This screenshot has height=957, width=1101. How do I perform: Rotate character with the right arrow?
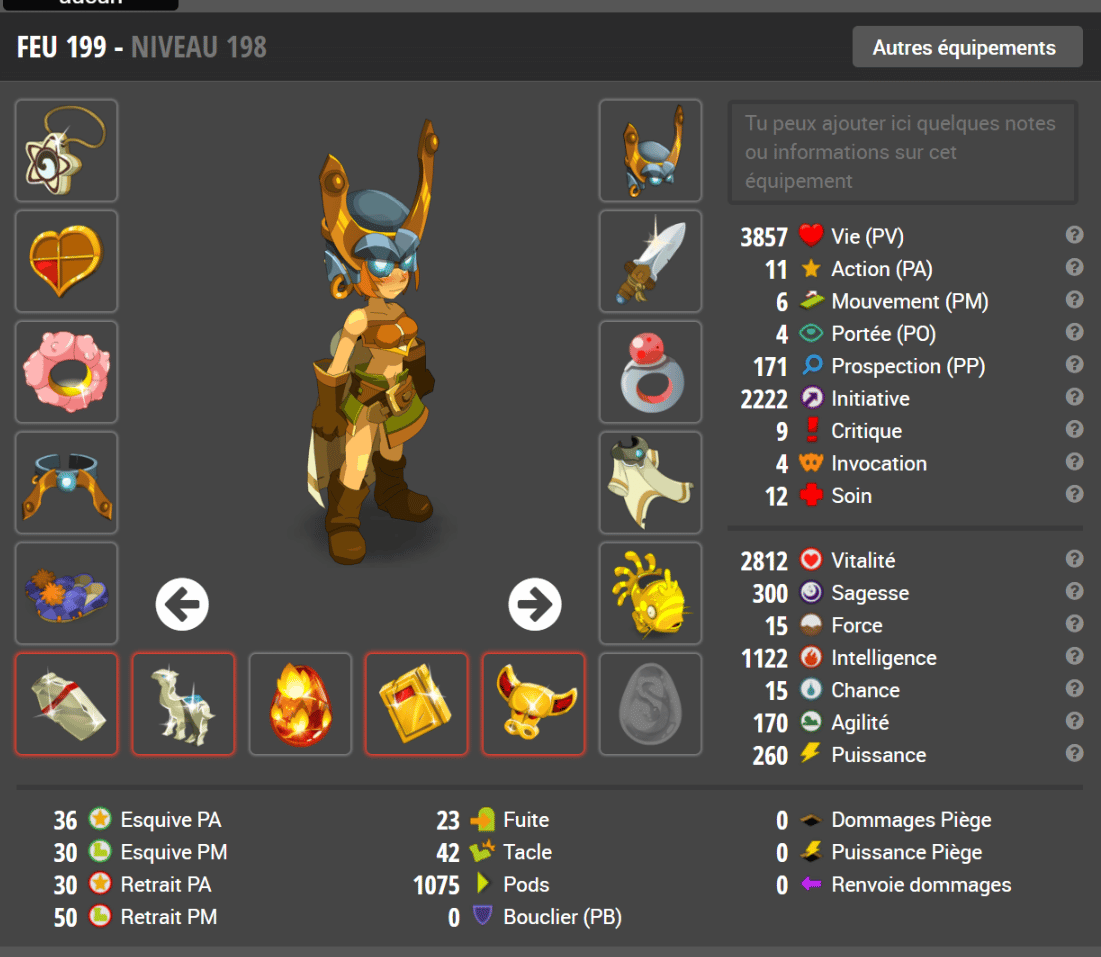[535, 604]
